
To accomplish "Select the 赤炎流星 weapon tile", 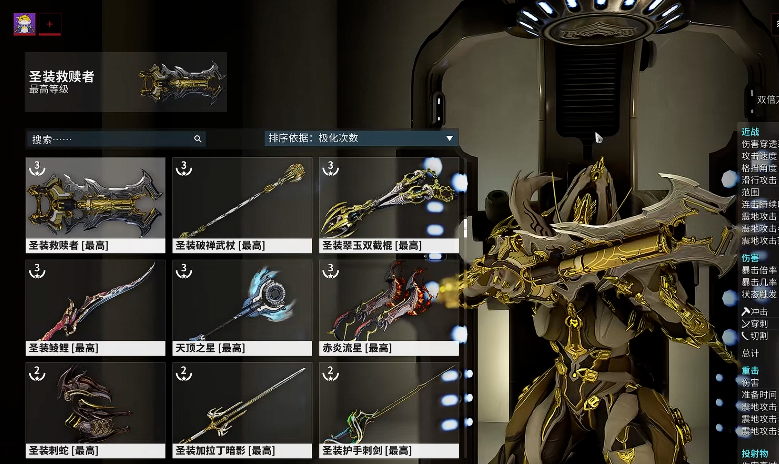I will click(390, 307).
